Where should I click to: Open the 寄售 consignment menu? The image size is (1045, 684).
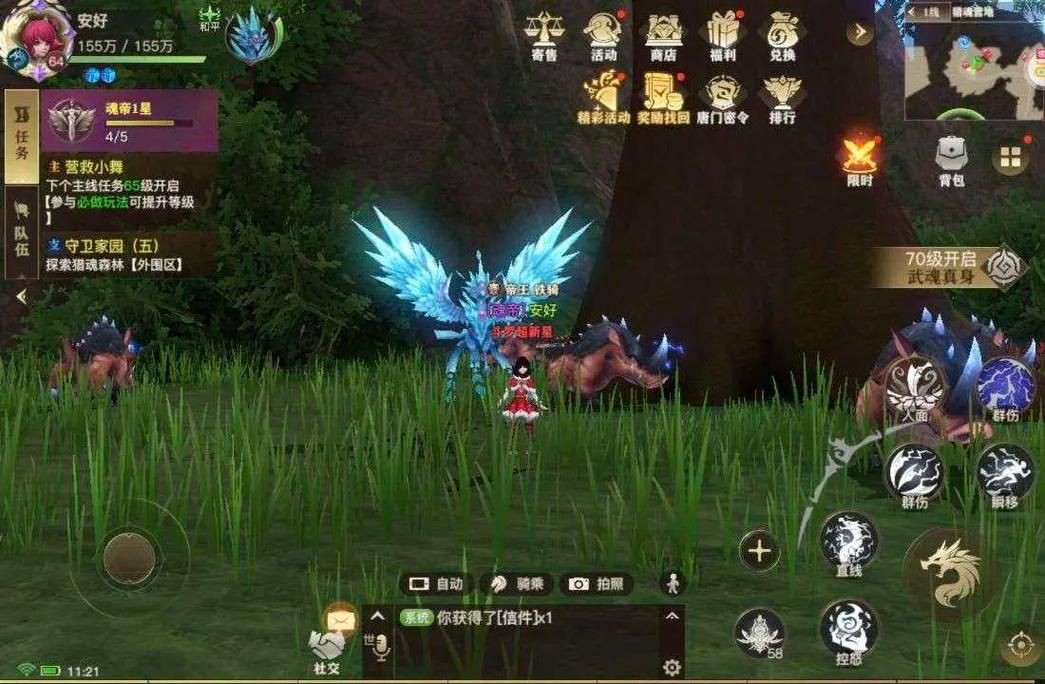(x=544, y=34)
